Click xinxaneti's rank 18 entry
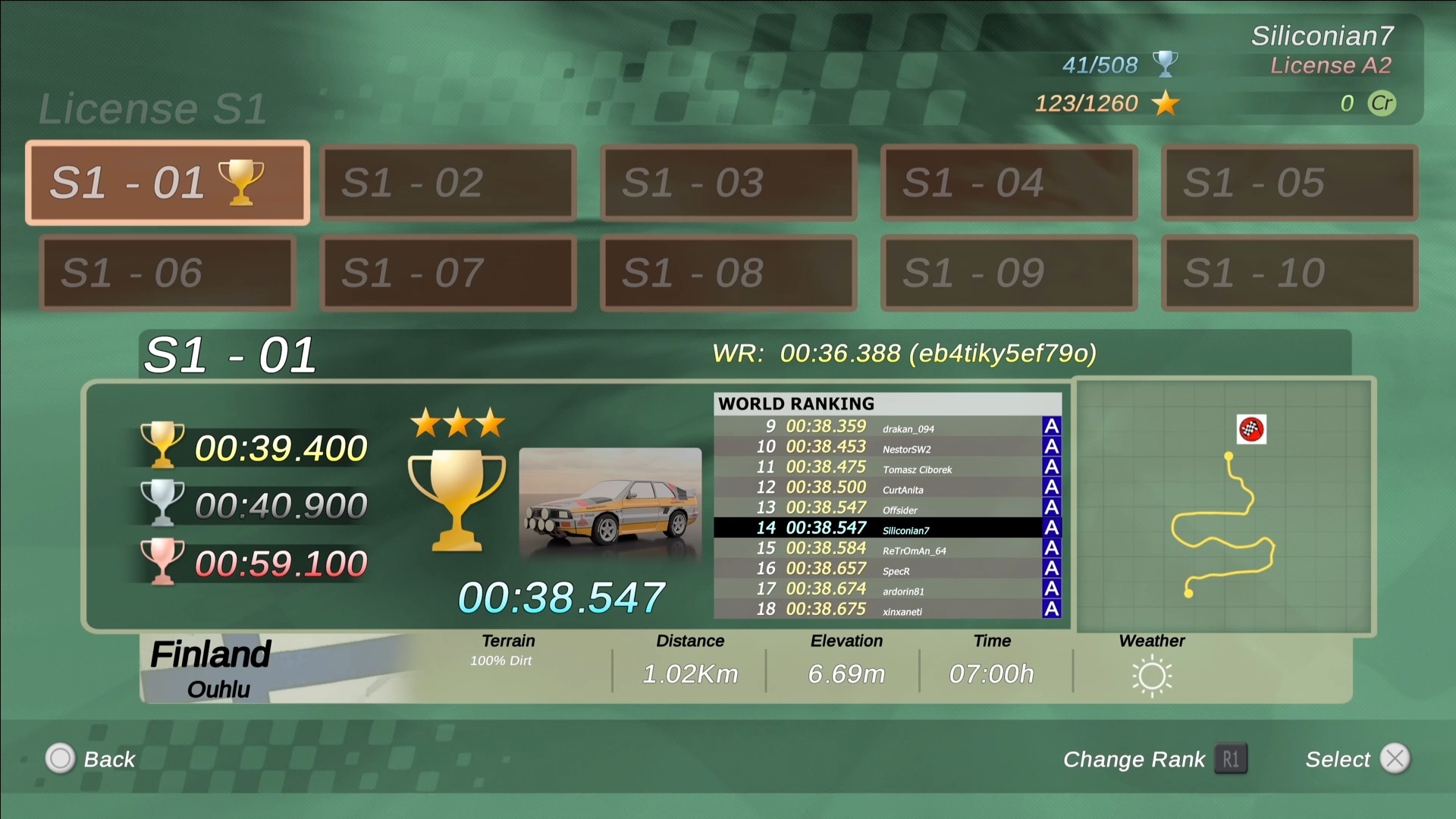Screen dimensions: 1456x819 coord(887,609)
